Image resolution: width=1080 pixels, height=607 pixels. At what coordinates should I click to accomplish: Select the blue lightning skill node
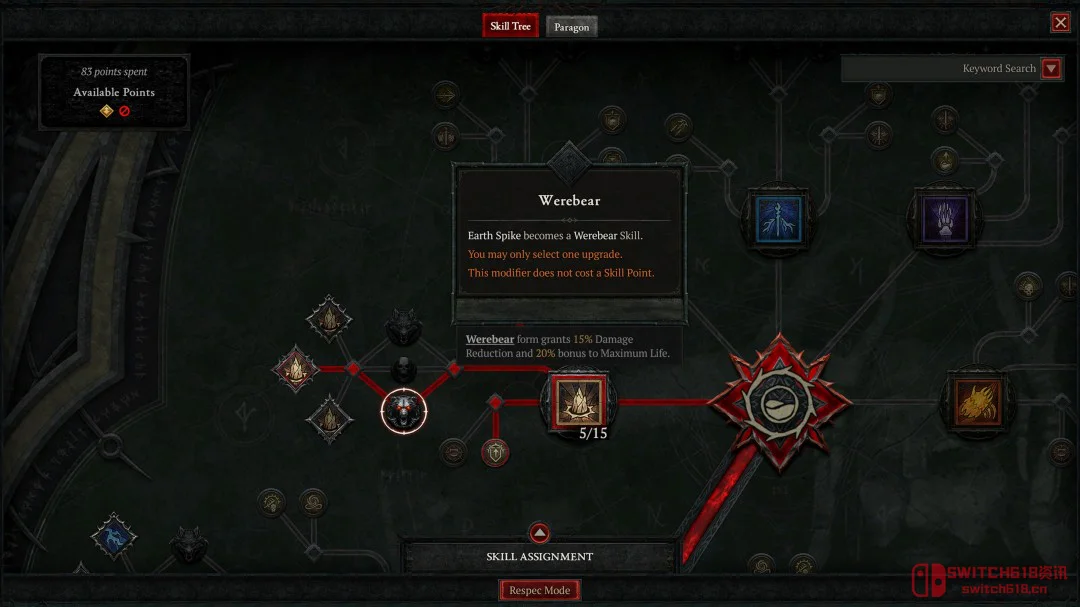coord(779,220)
